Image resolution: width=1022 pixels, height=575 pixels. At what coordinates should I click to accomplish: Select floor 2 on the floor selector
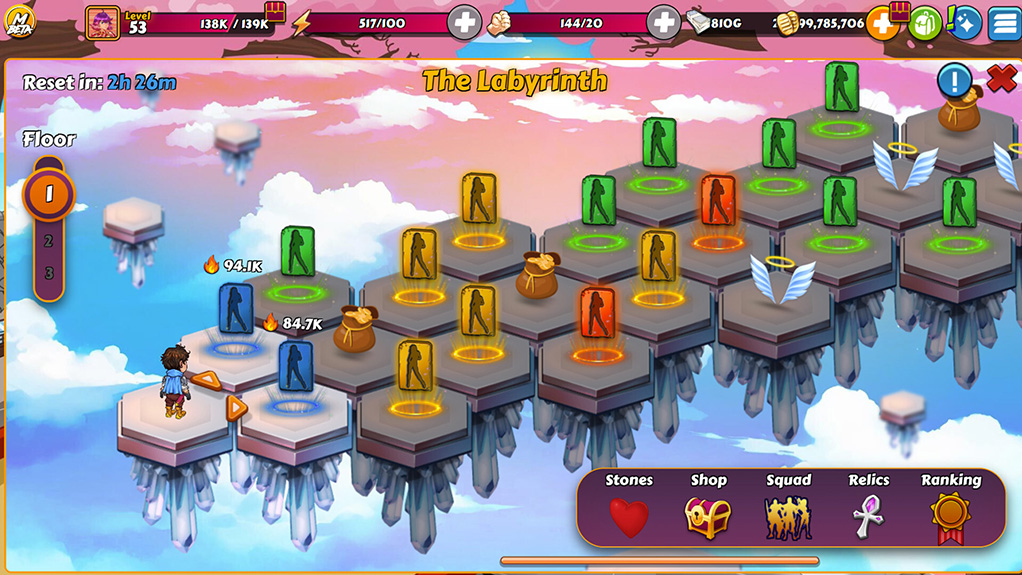(48, 241)
